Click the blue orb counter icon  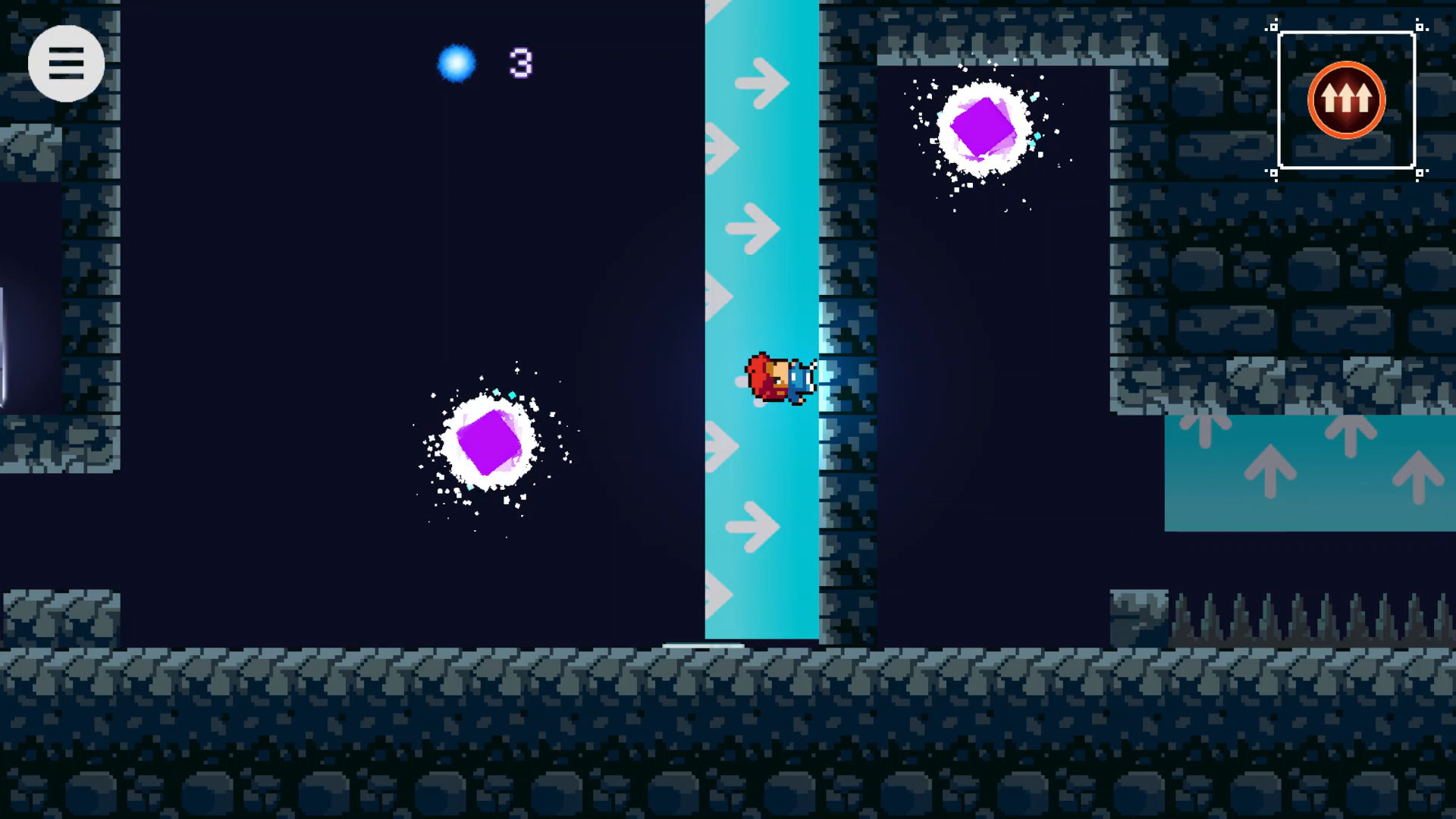pos(457,64)
